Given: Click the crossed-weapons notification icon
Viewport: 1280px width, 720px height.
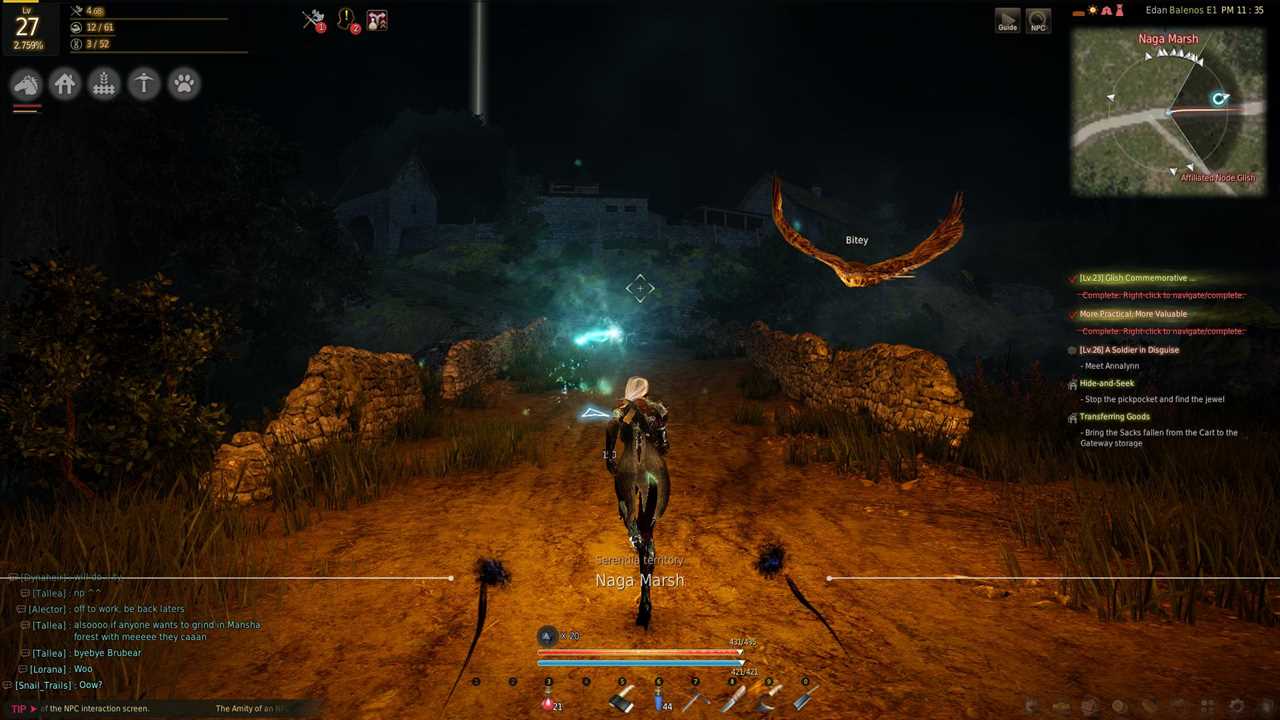Looking at the screenshot, I should tap(314, 20).
